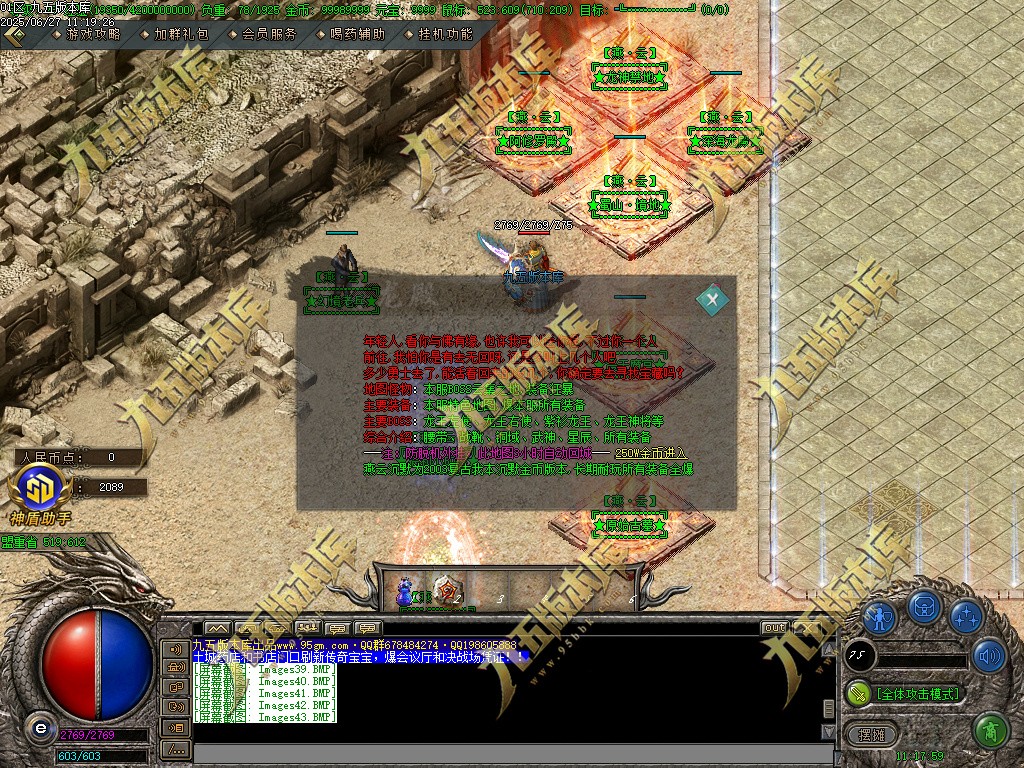
Task: Open the character status icon
Action: click(x=879, y=614)
